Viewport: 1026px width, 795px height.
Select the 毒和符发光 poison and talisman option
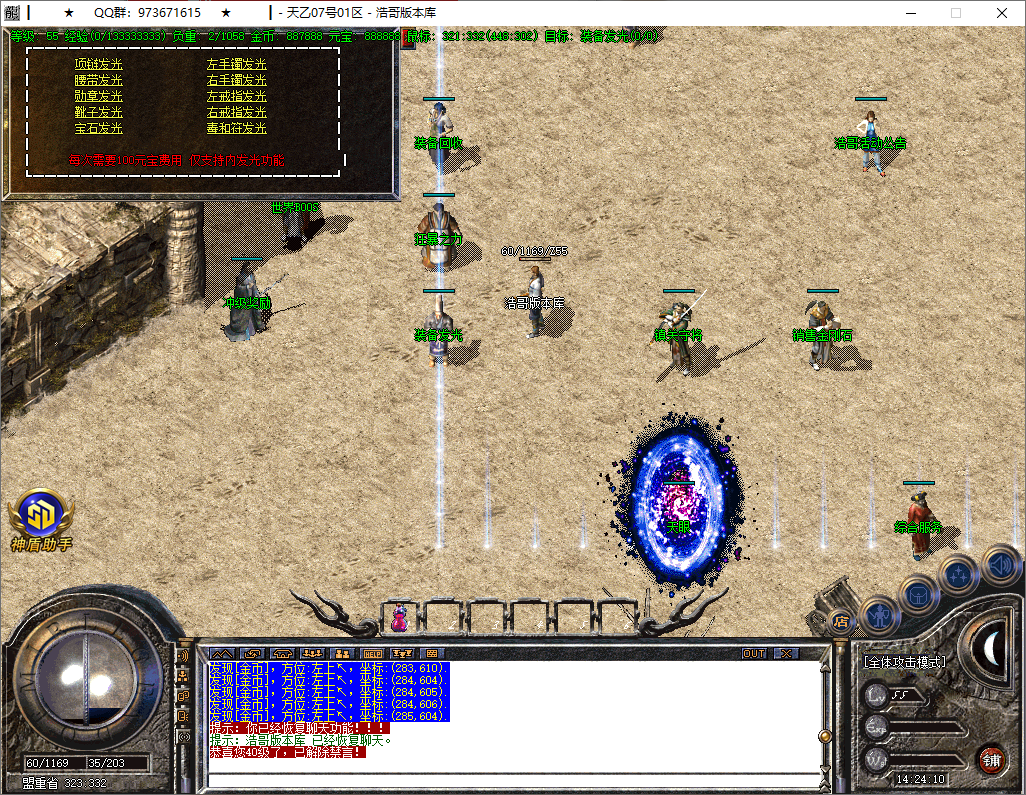point(236,128)
